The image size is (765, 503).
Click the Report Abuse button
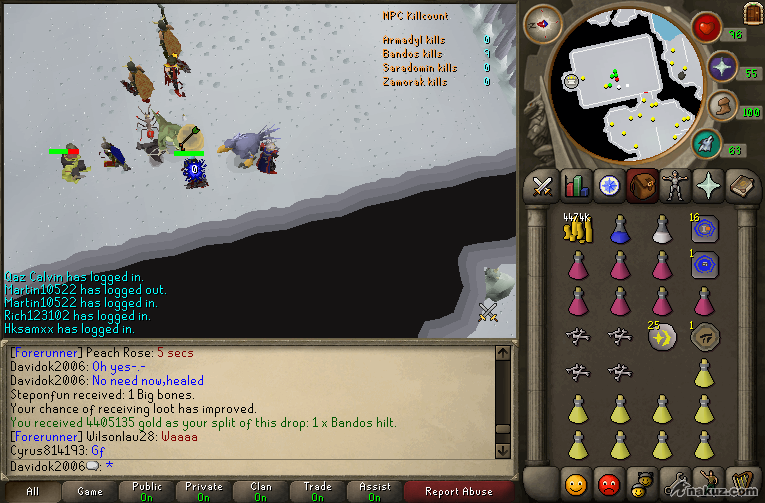point(458,491)
